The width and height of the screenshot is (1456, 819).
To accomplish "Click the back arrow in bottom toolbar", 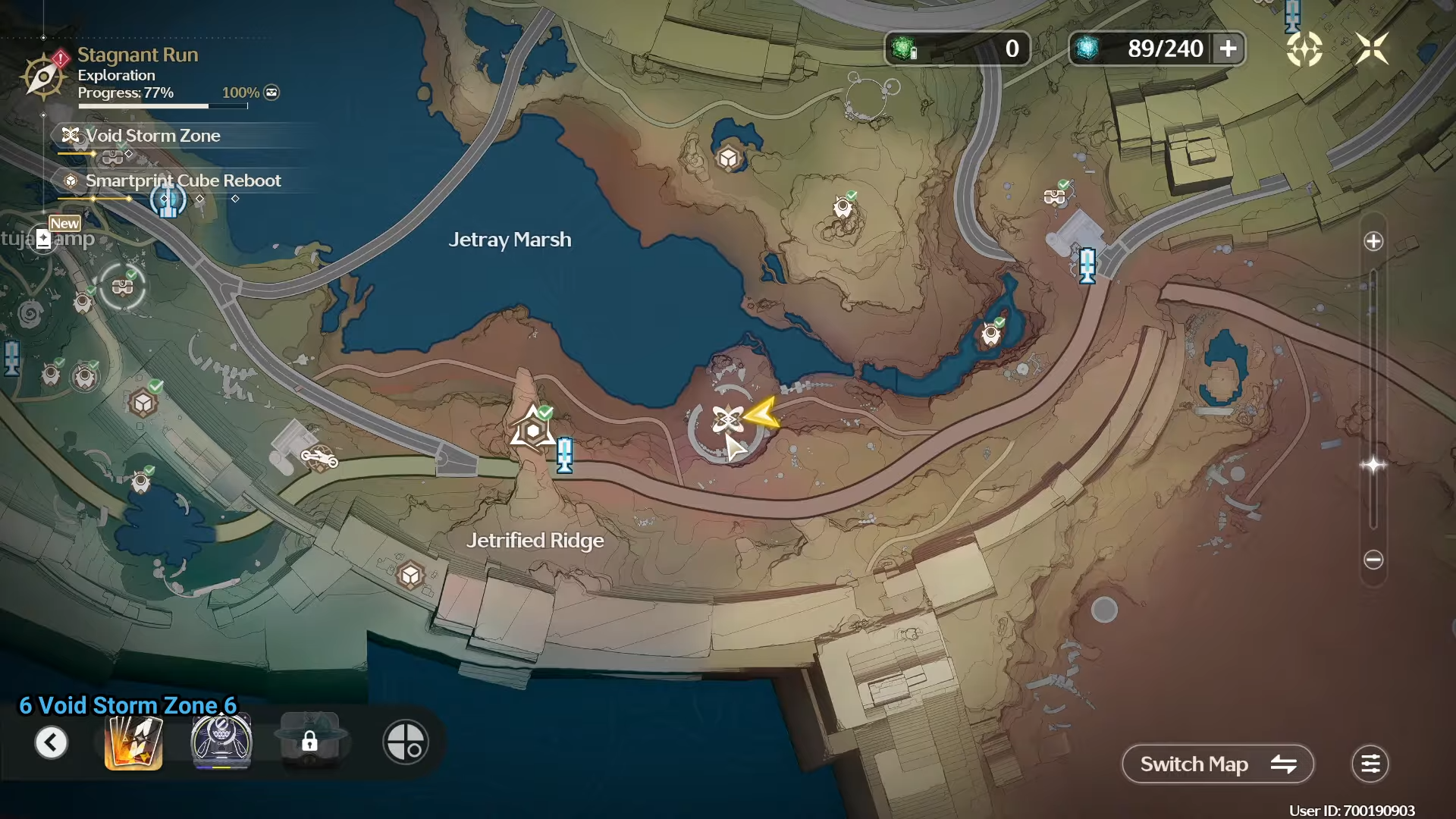I will [52, 742].
